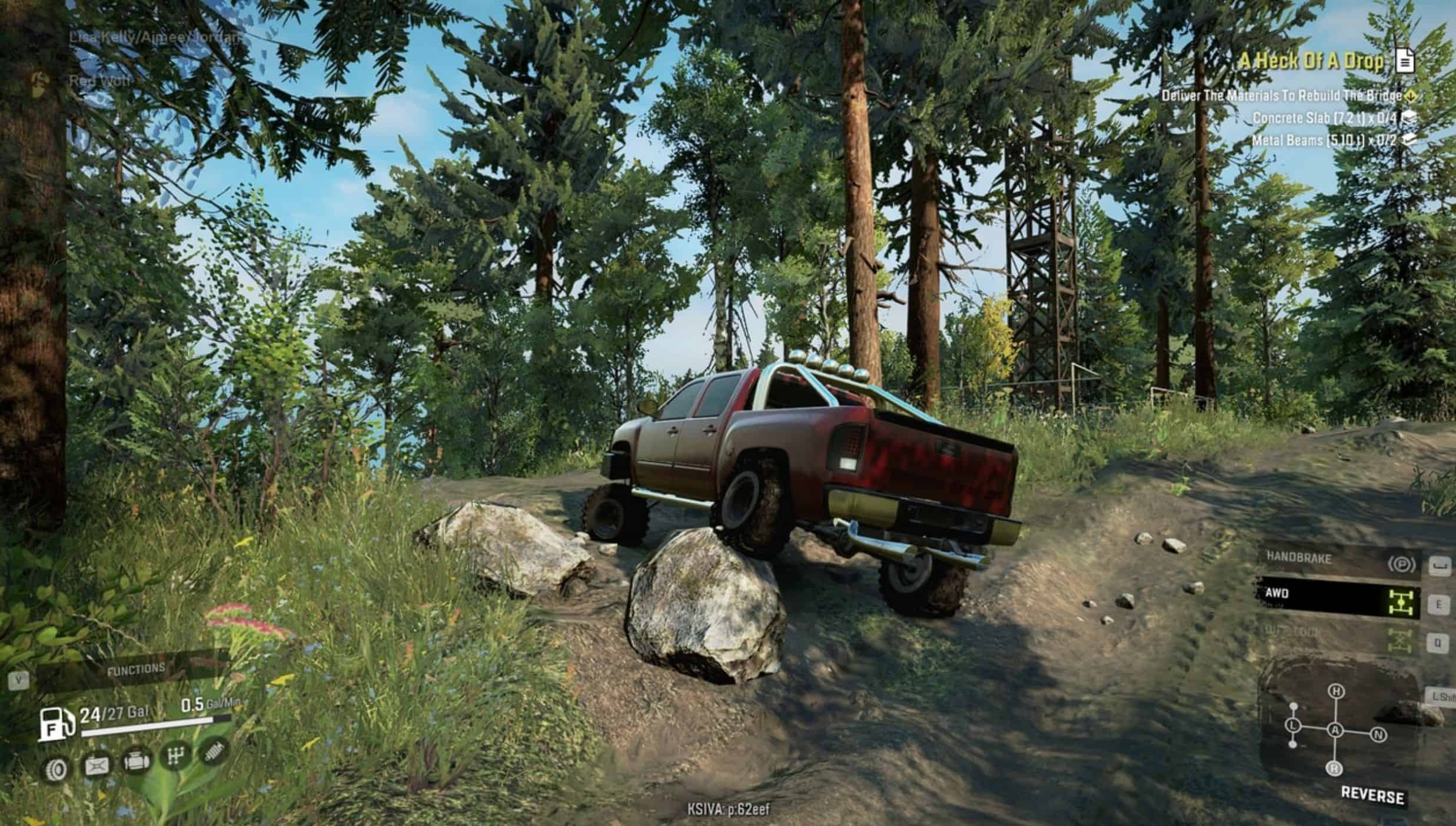This screenshot has width=1456, height=826.
Task: Open the Functions menu
Action: click(x=135, y=670)
